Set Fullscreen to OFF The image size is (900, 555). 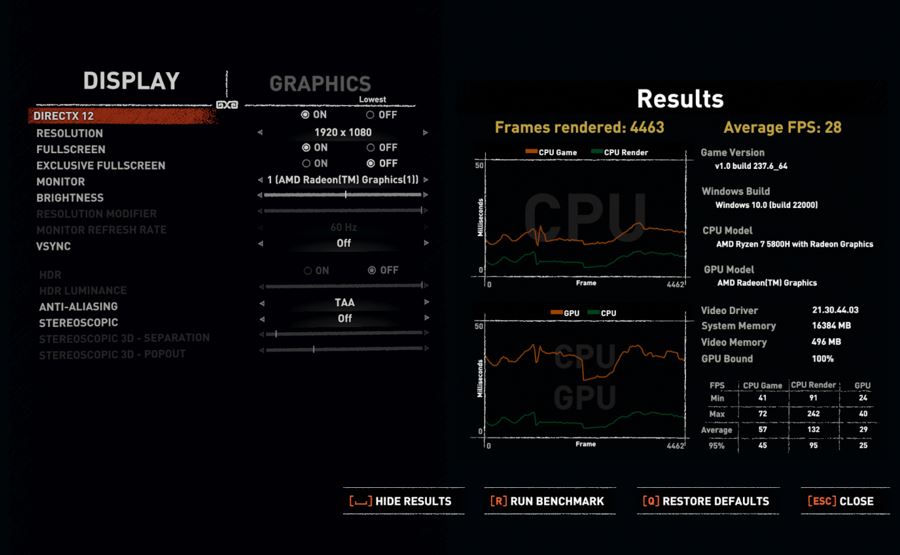(372, 148)
